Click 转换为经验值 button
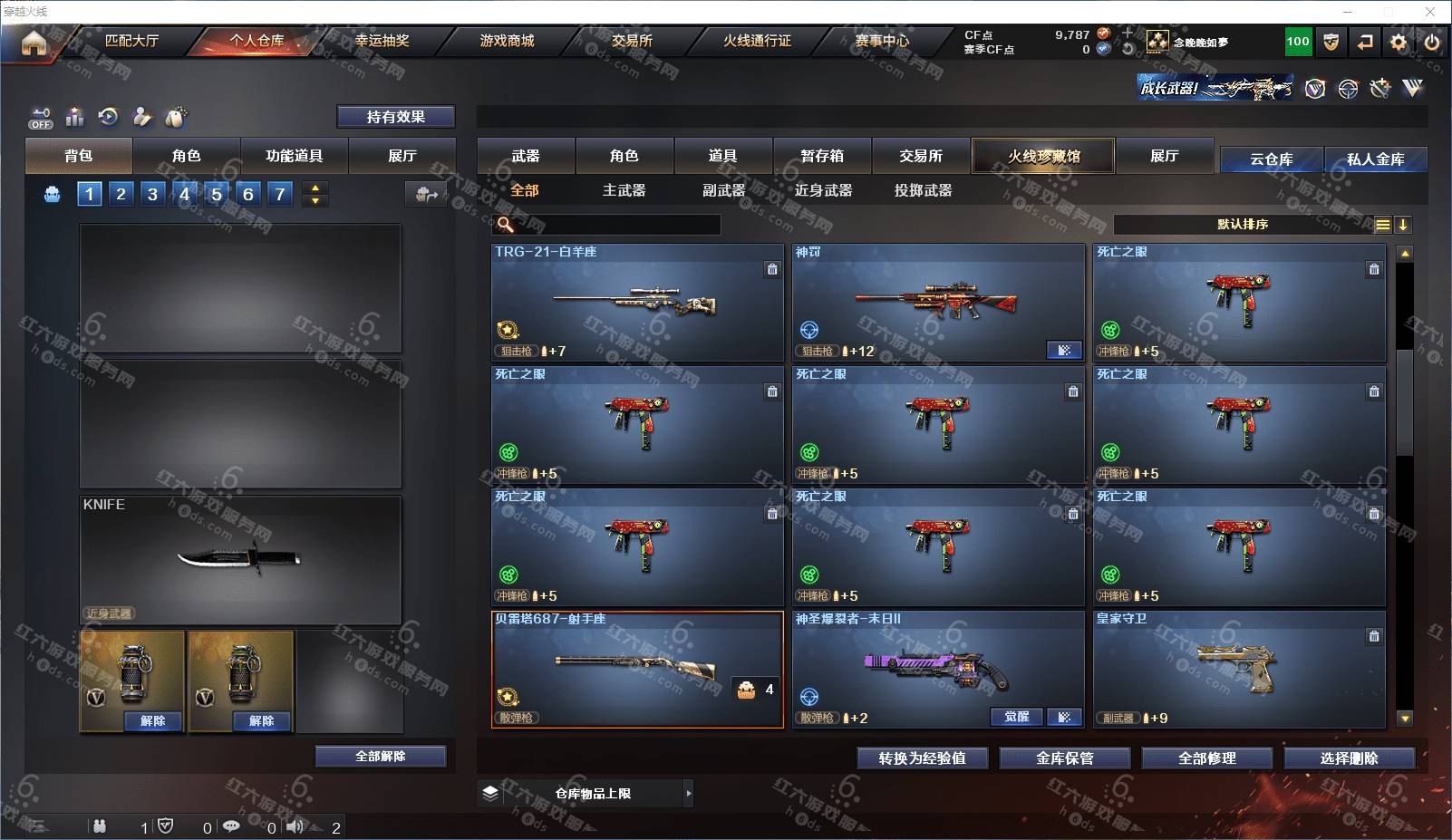Image resolution: width=1452 pixels, height=840 pixels. (x=922, y=758)
